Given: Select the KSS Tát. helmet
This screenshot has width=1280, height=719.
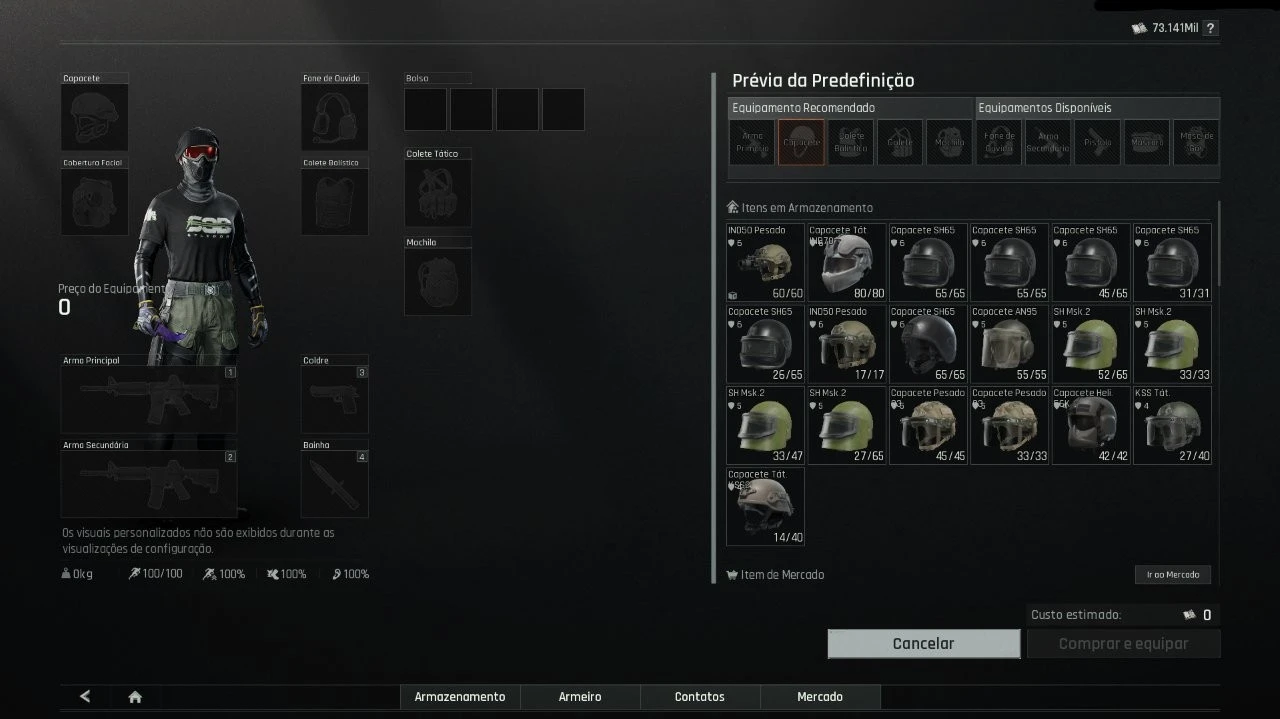Looking at the screenshot, I should point(1172,426).
